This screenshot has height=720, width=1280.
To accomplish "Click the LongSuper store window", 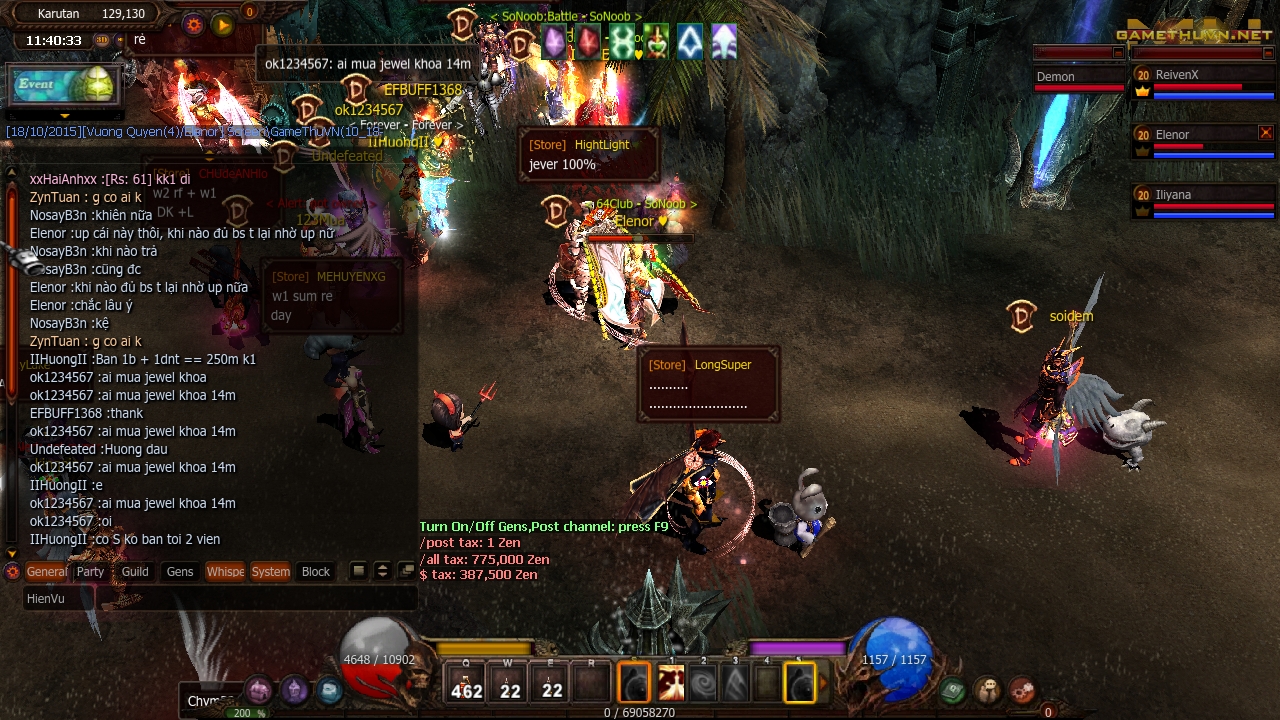I will tap(710, 385).
